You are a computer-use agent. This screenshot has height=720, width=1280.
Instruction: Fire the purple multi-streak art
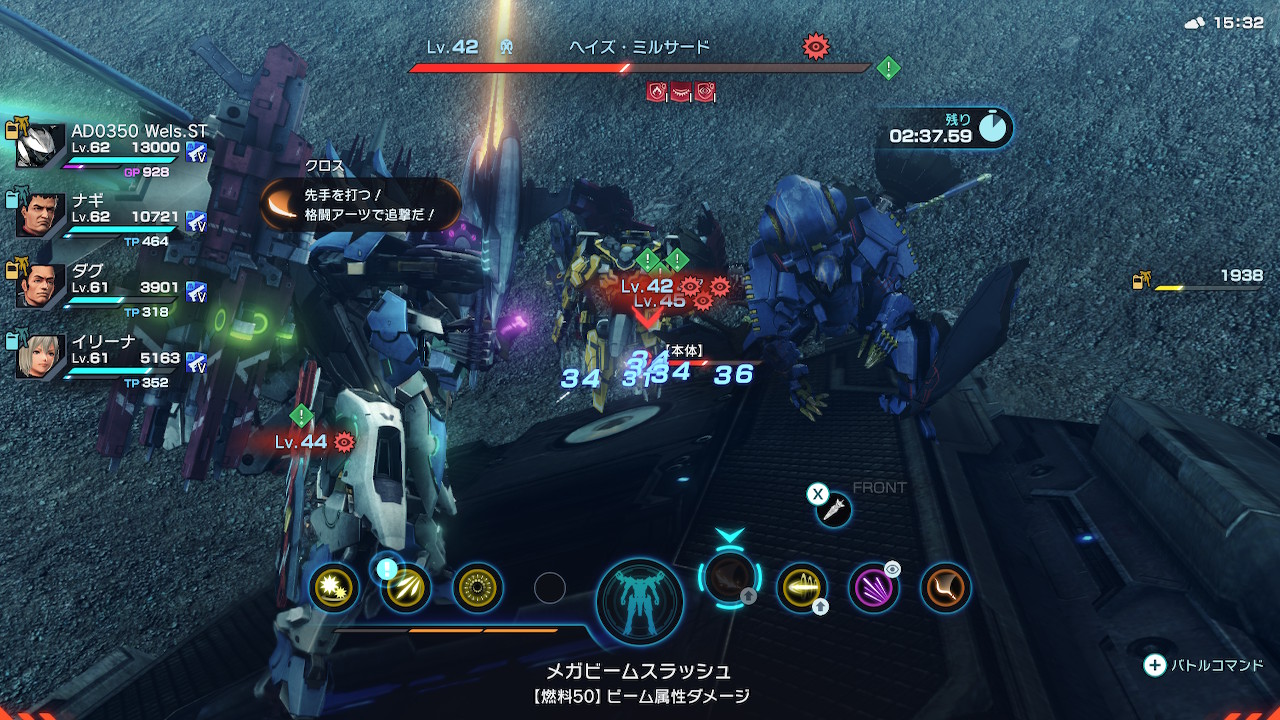tap(874, 587)
